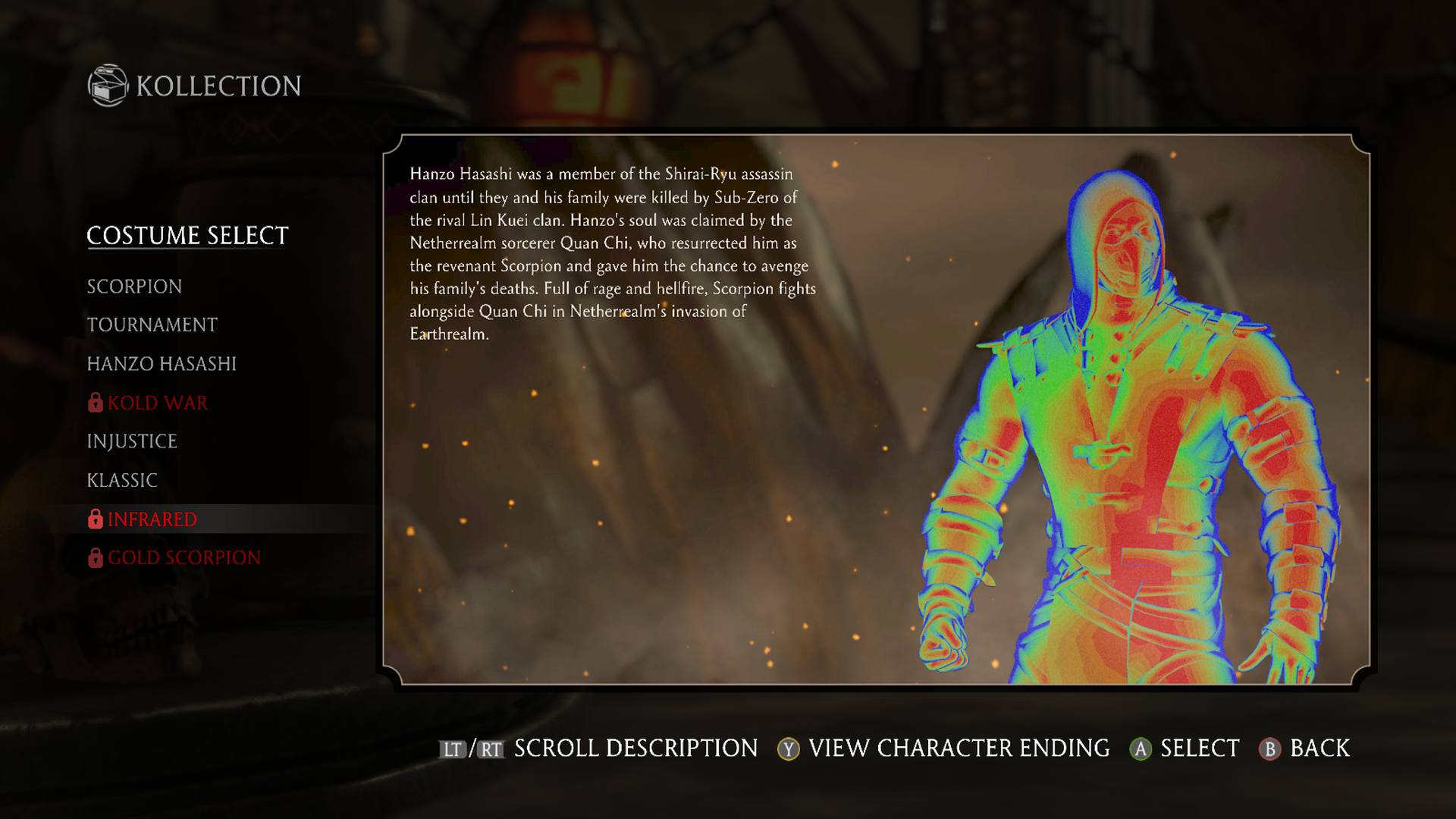
Task: Choose the Tournament costume
Action: [x=152, y=325]
